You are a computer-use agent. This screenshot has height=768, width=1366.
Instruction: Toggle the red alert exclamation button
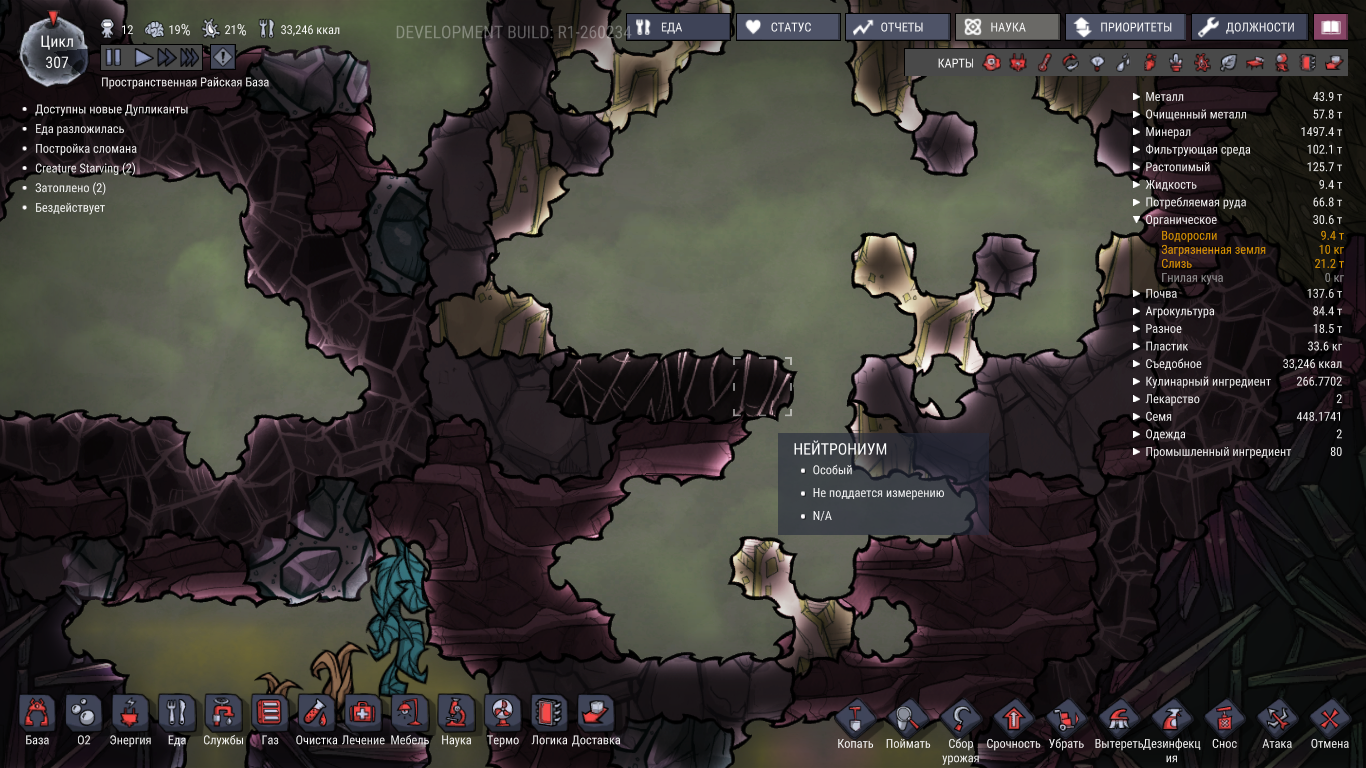[222, 57]
